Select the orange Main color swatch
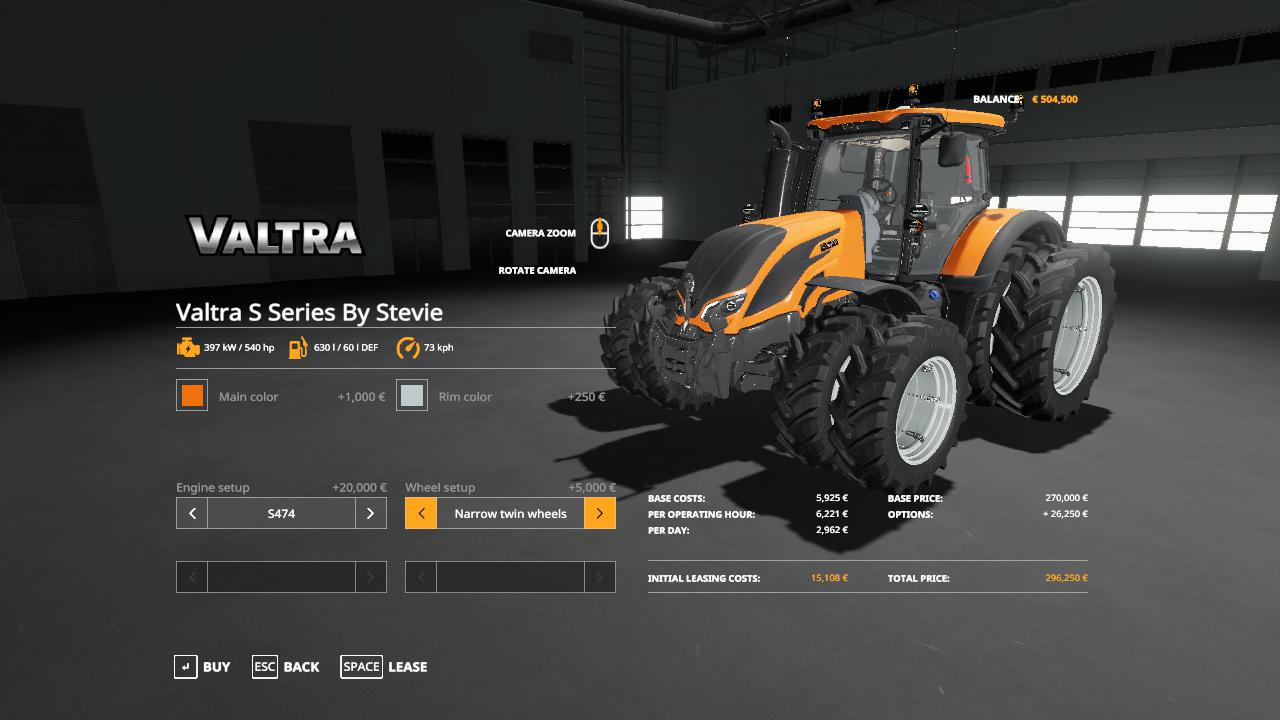This screenshot has width=1280, height=720. [x=192, y=396]
